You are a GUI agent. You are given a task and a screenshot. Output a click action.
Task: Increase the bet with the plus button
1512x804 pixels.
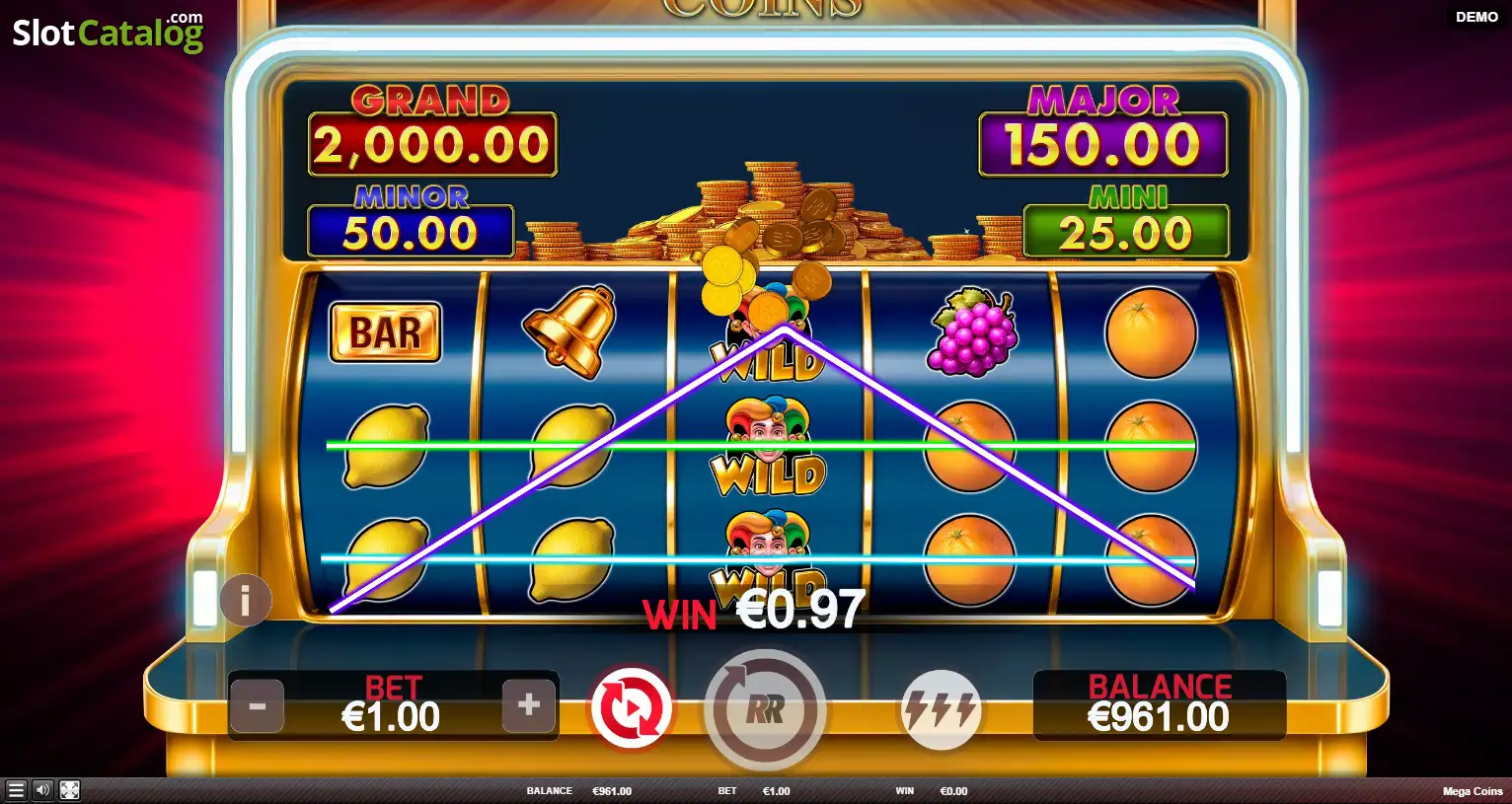pos(528,704)
